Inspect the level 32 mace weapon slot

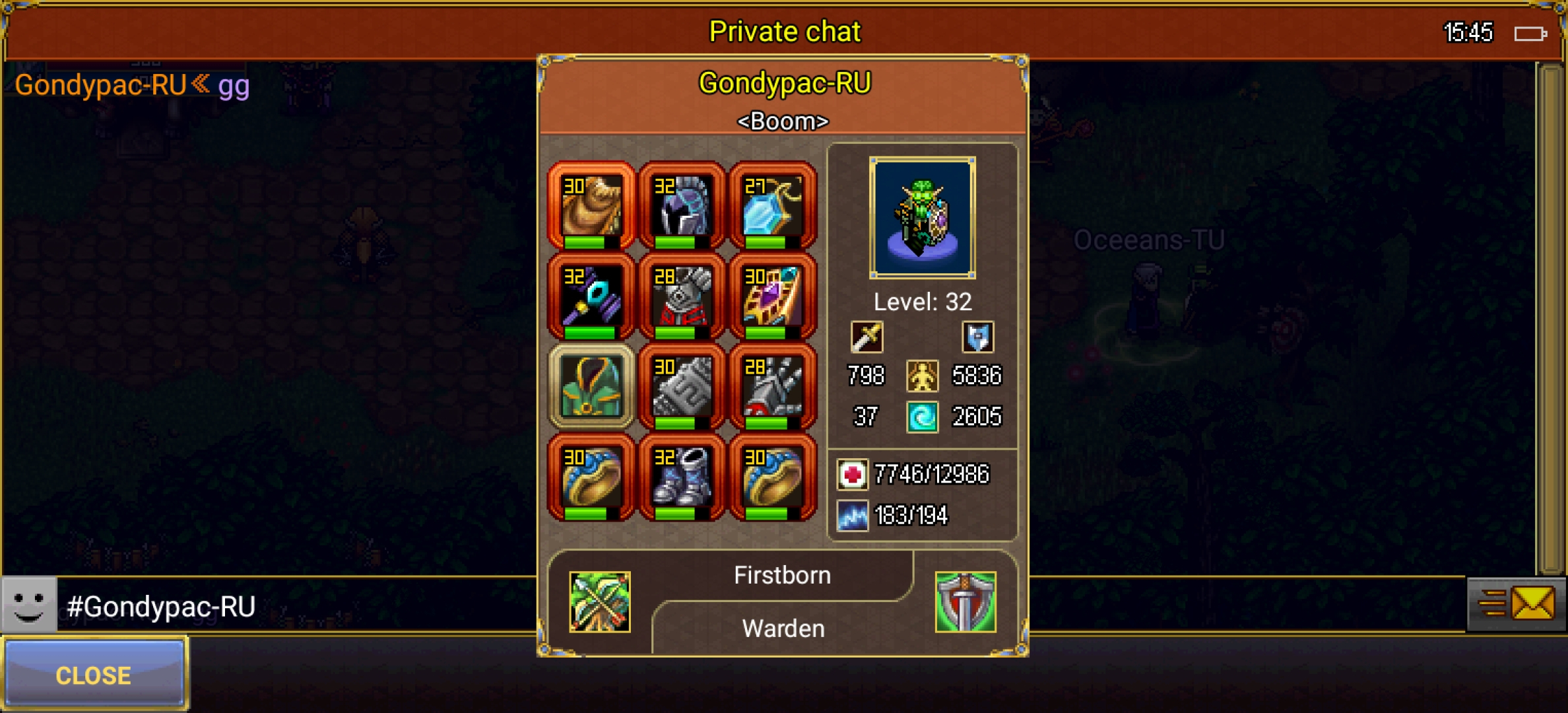click(x=591, y=296)
